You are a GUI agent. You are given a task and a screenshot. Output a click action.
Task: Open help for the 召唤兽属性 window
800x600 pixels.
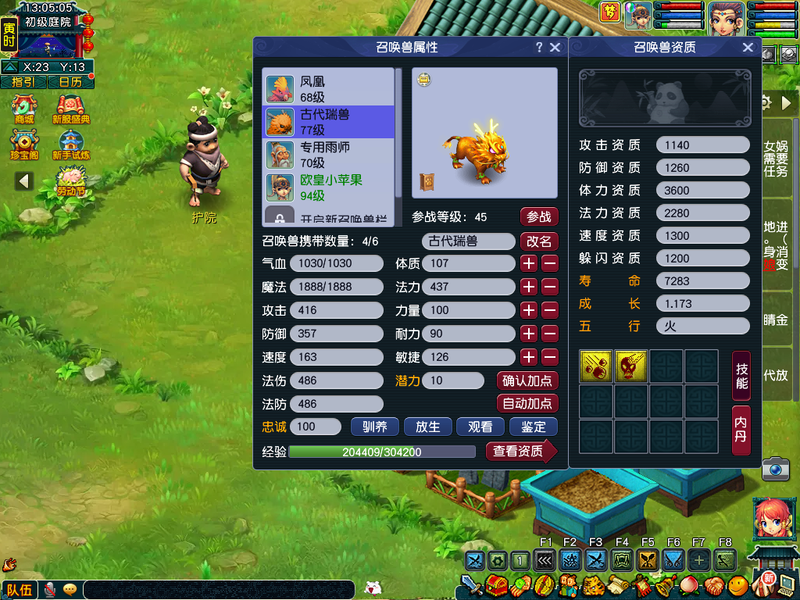[539, 47]
